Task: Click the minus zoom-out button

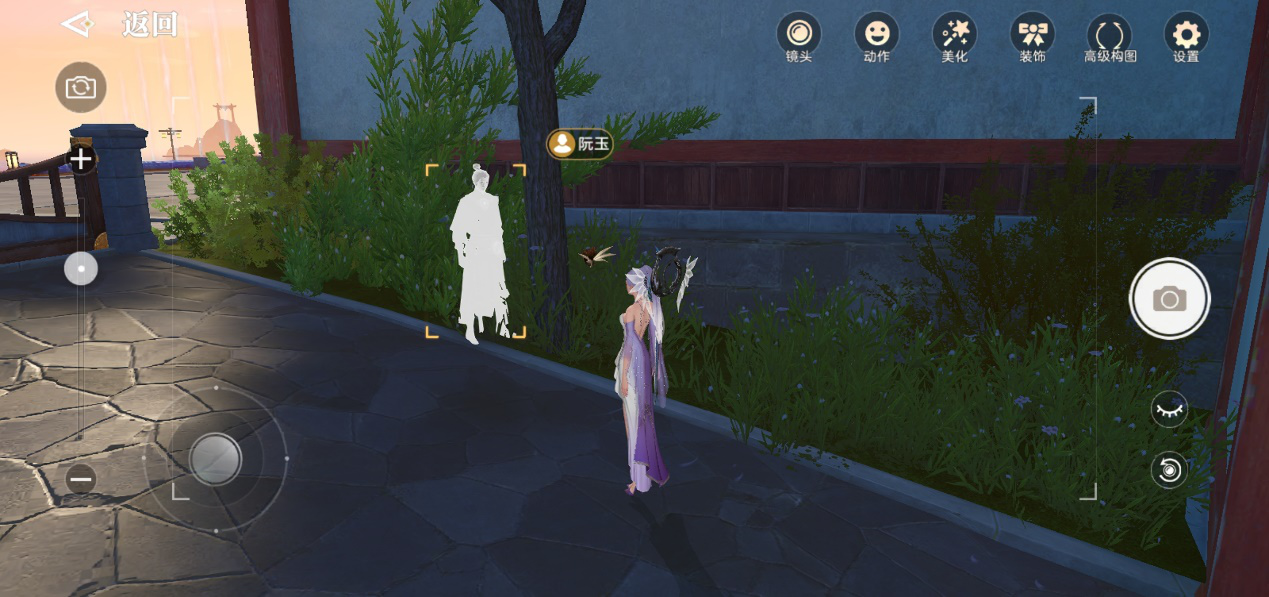Action: pos(81,479)
